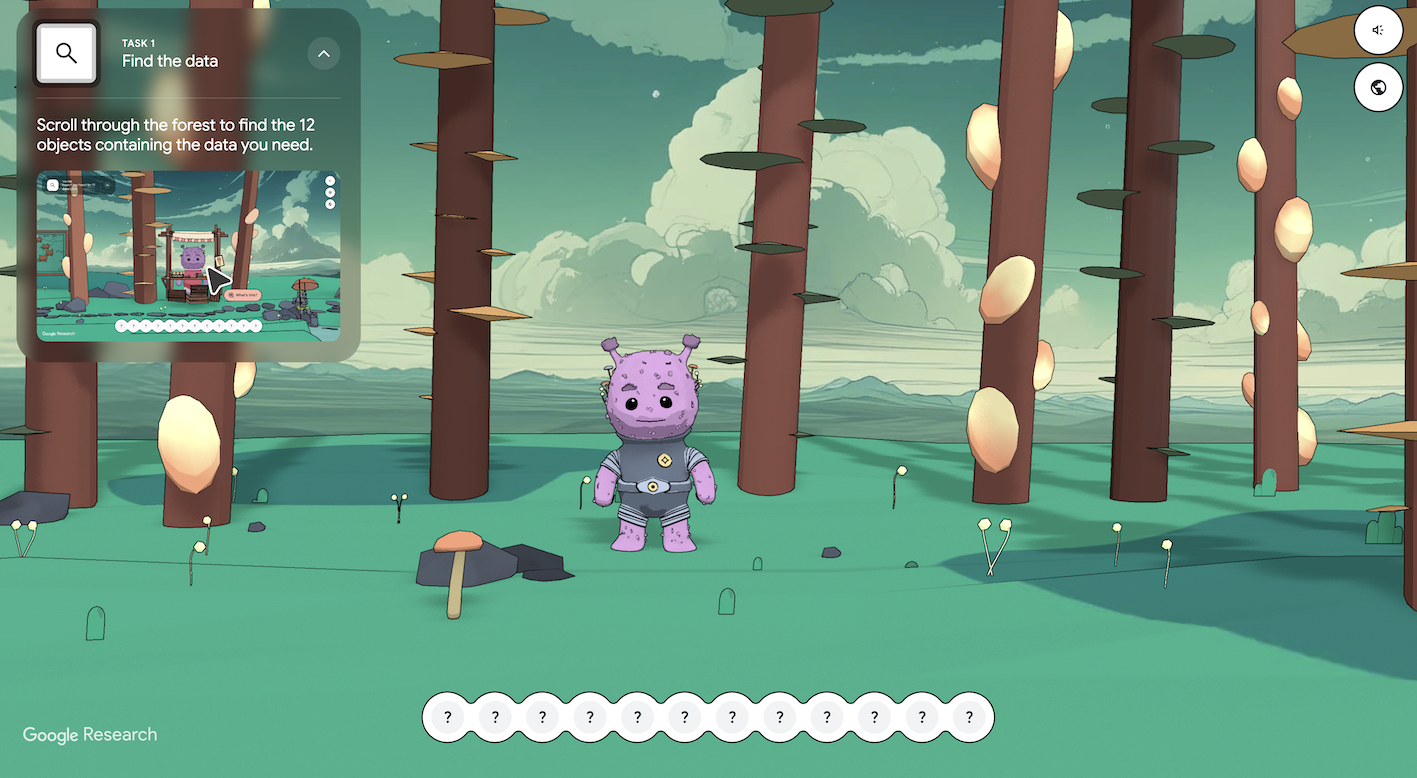Click the sixth question mark circle
The height and width of the screenshot is (778, 1417).
point(684,717)
